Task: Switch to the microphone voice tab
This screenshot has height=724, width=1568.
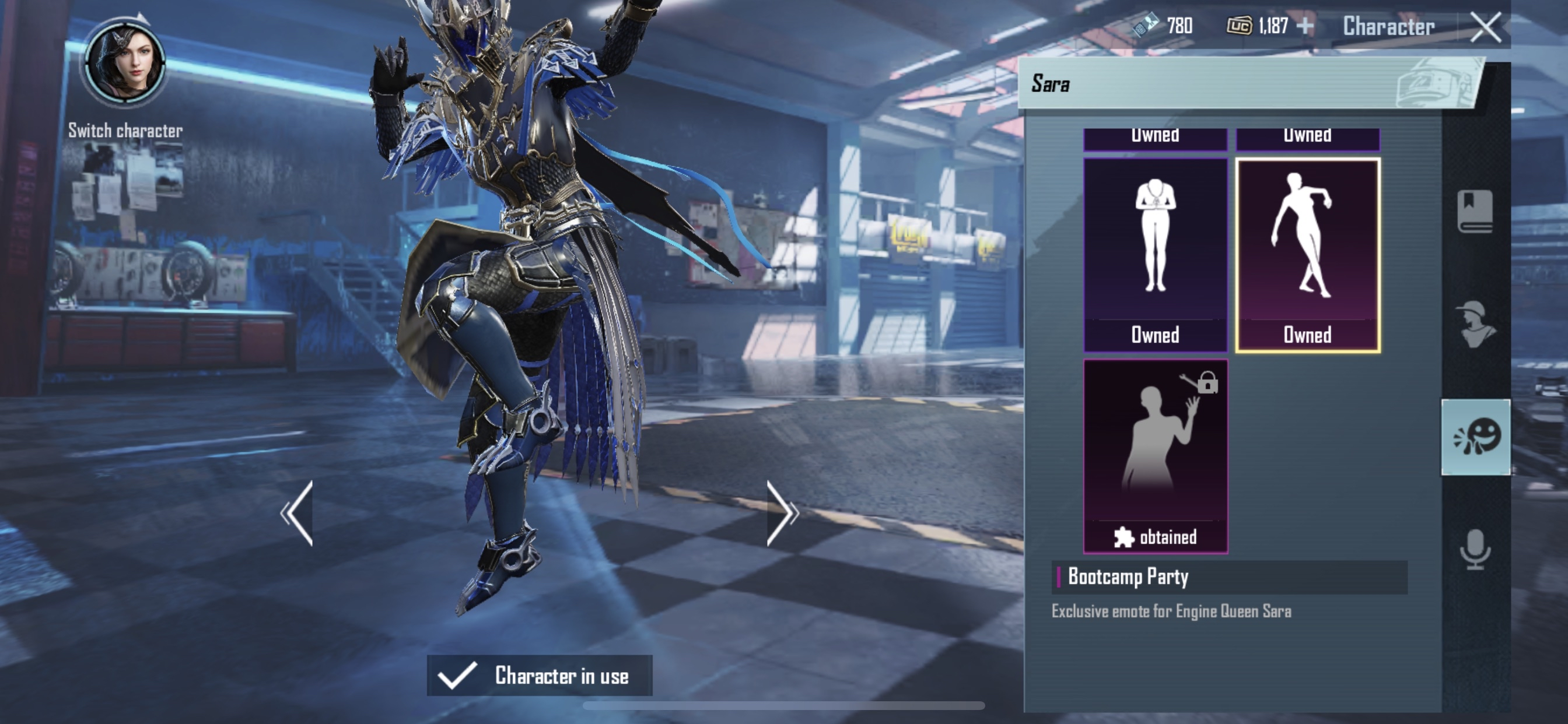Action: [x=1475, y=549]
